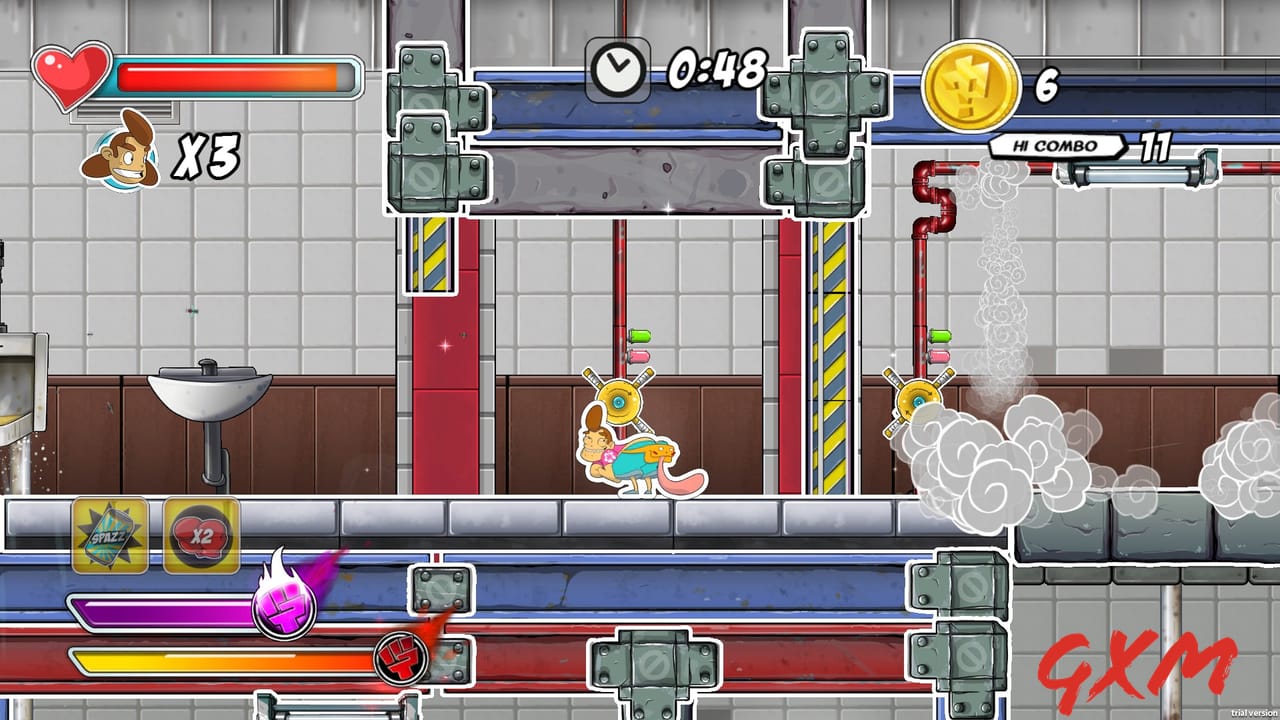Click the clock timer icon
This screenshot has width=1280, height=720.
[620, 69]
